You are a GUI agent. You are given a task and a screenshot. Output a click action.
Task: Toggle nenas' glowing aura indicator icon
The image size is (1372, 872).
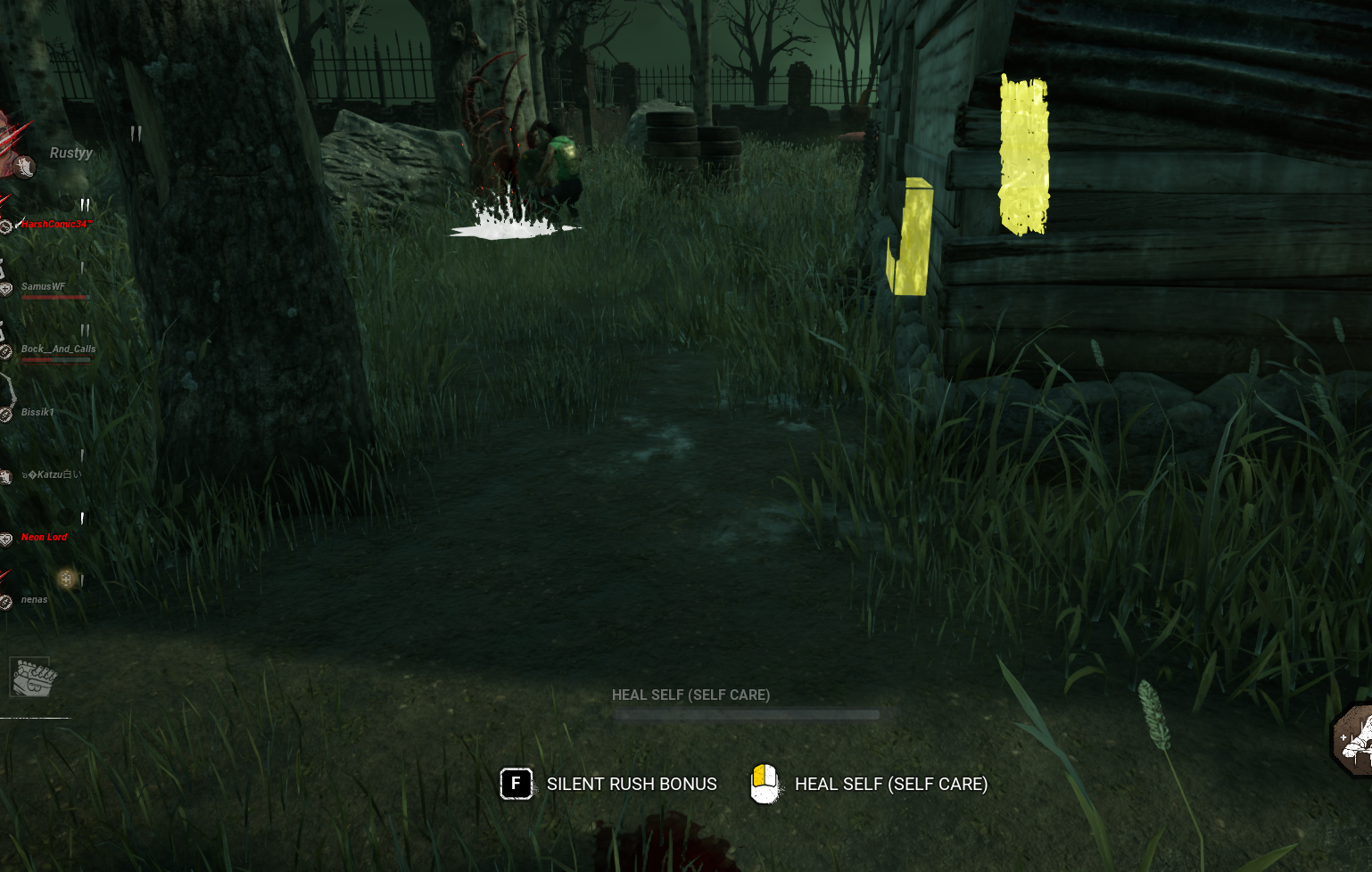(65, 580)
